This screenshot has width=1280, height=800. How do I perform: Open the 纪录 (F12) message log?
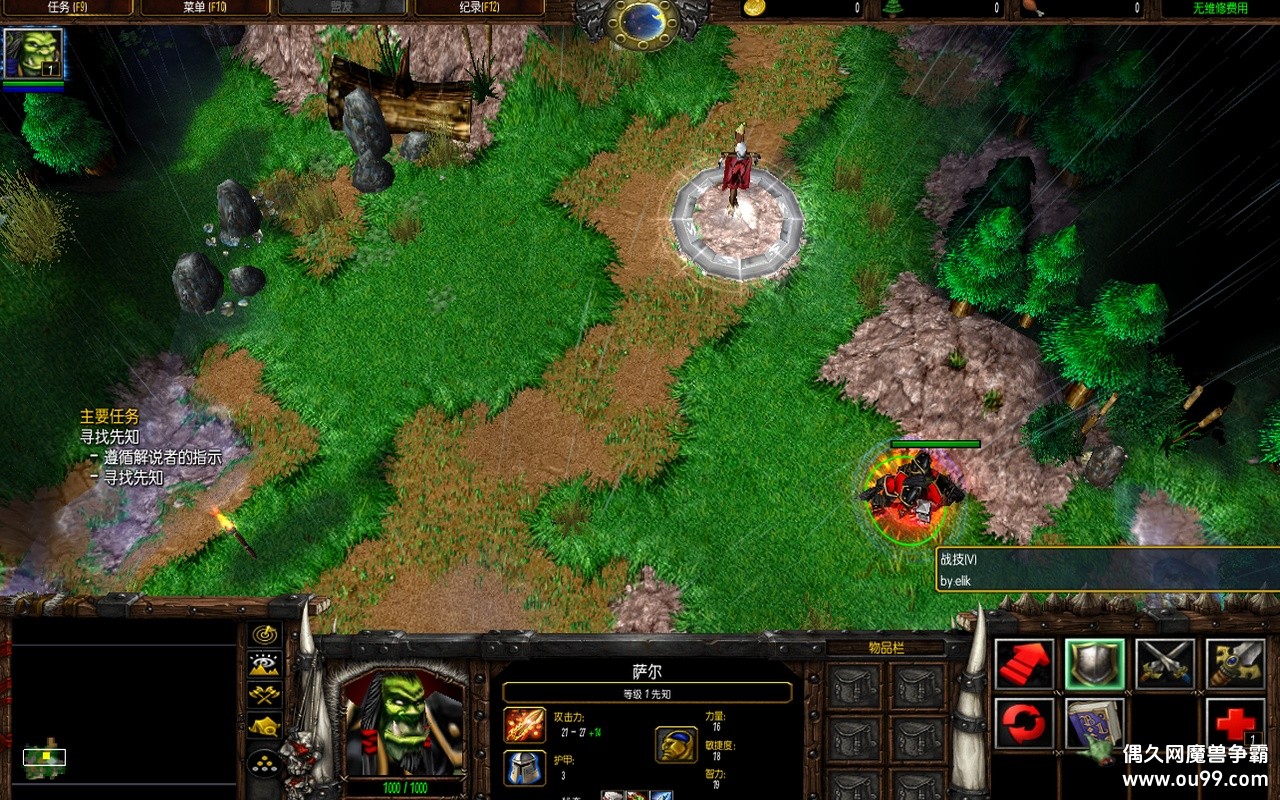point(478,8)
